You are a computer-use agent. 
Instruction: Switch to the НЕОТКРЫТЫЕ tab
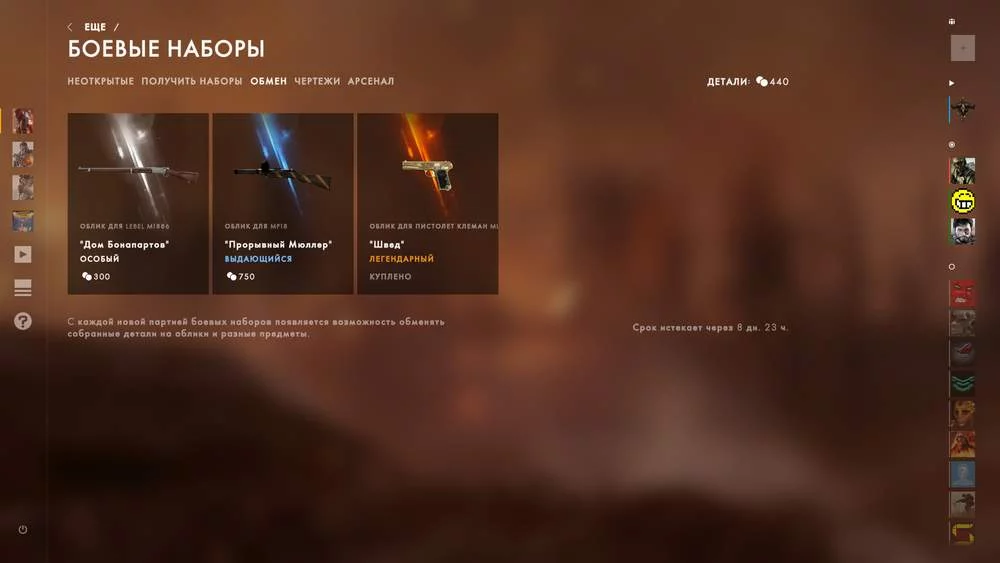pyautogui.click(x=100, y=81)
